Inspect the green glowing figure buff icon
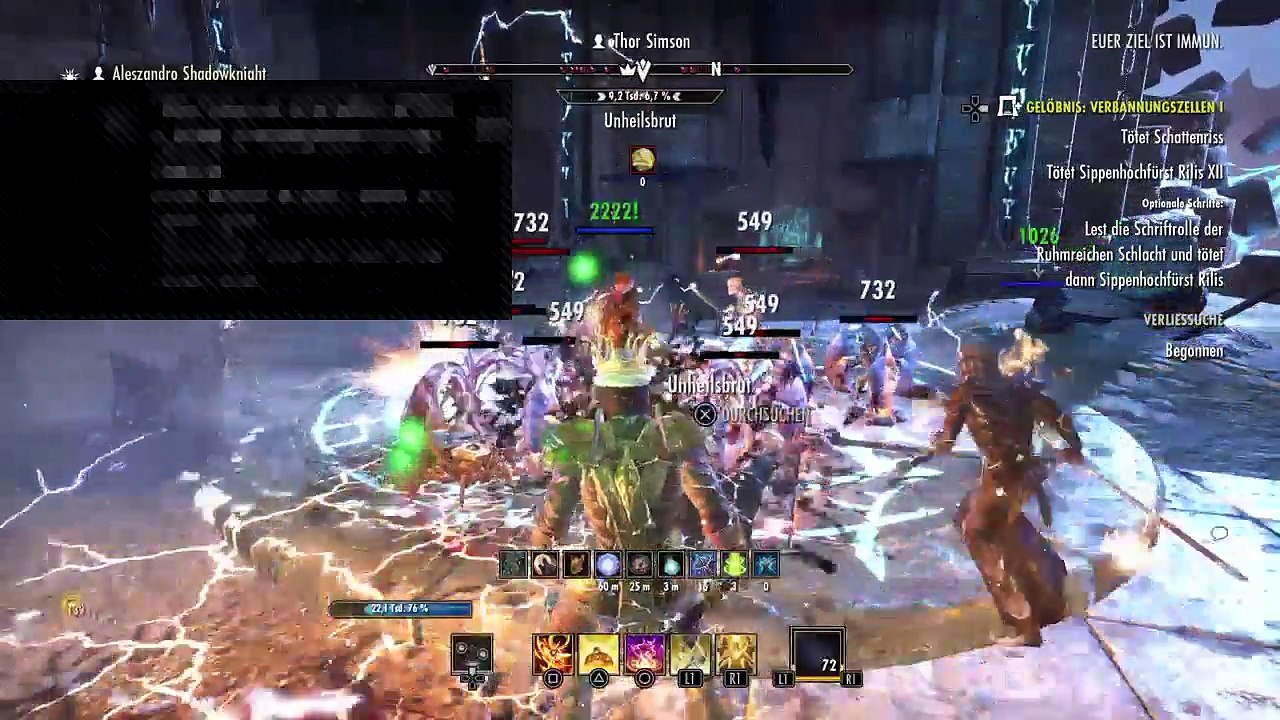Screen dimensions: 1280x720 pos(734,565)
